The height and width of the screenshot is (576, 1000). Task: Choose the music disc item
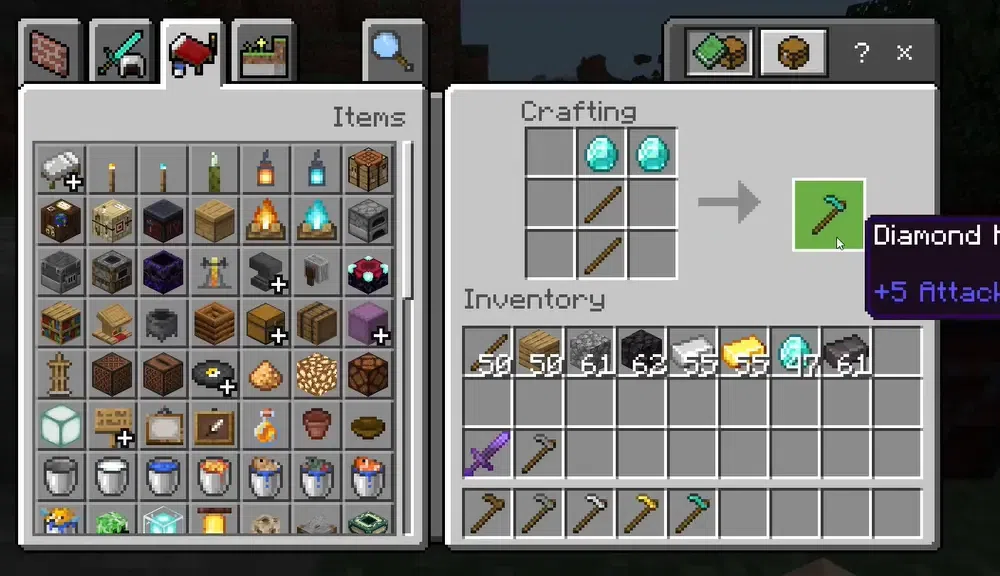[214, 374]
